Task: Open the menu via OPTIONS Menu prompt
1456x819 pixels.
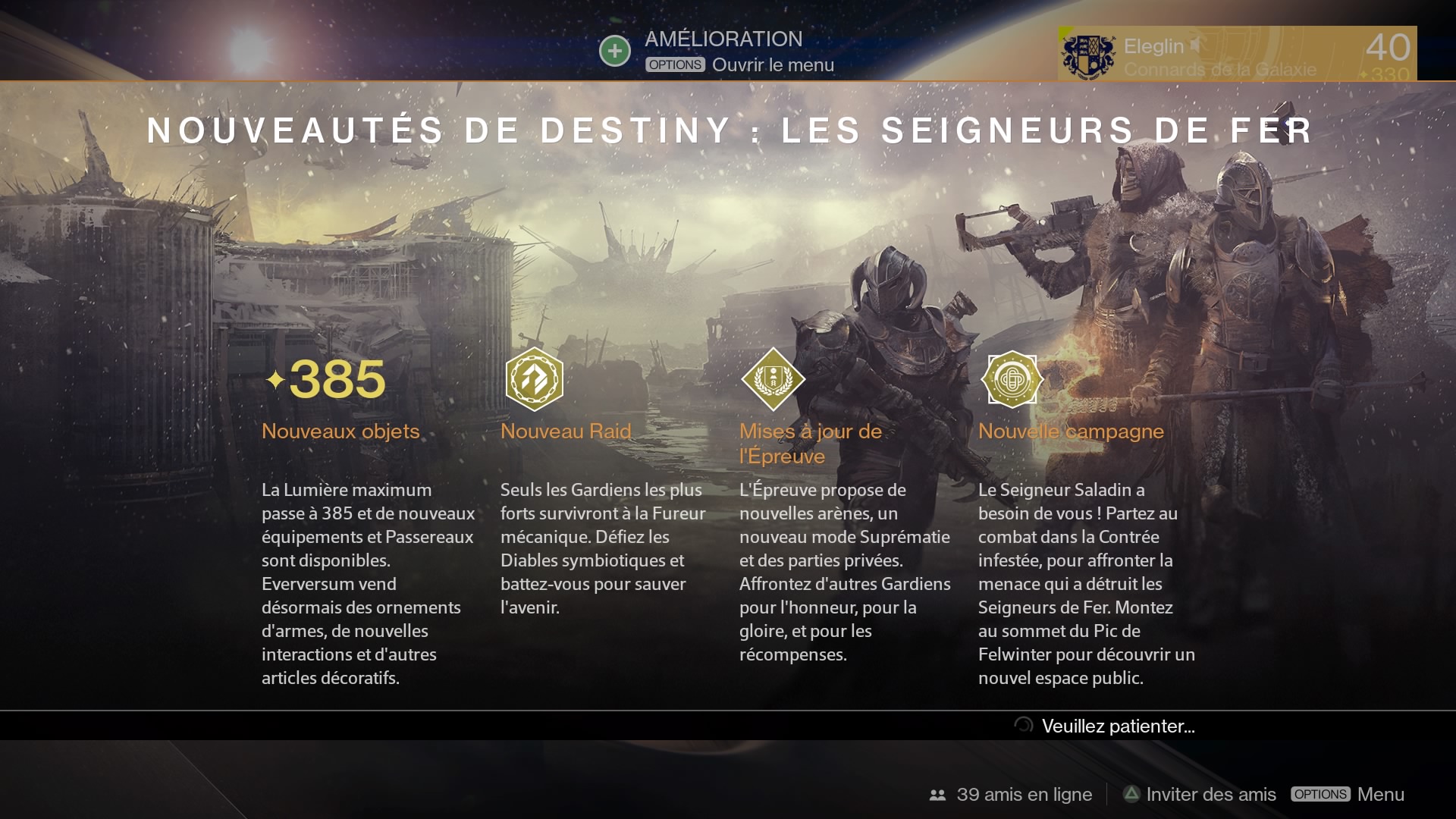Action: [x=1320, y=794]
